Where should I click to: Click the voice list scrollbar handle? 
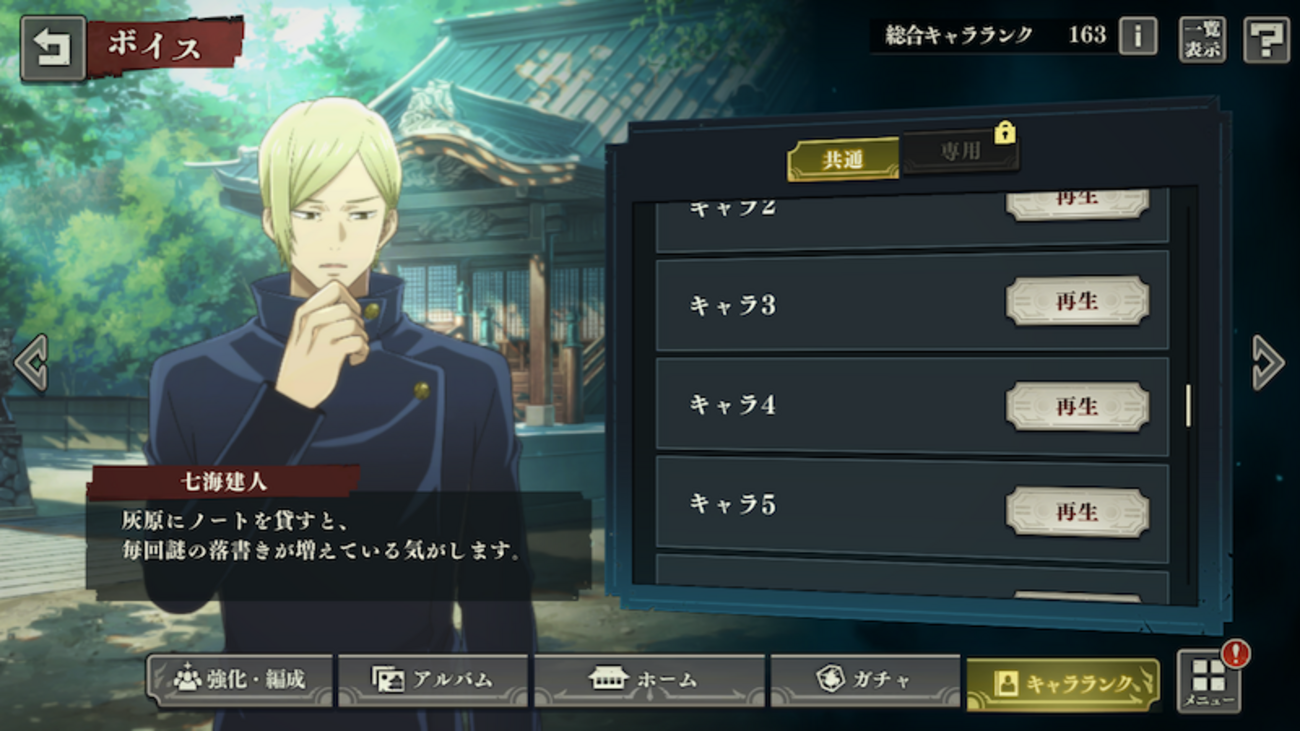pyautogui.click(x=1188, y=404)
